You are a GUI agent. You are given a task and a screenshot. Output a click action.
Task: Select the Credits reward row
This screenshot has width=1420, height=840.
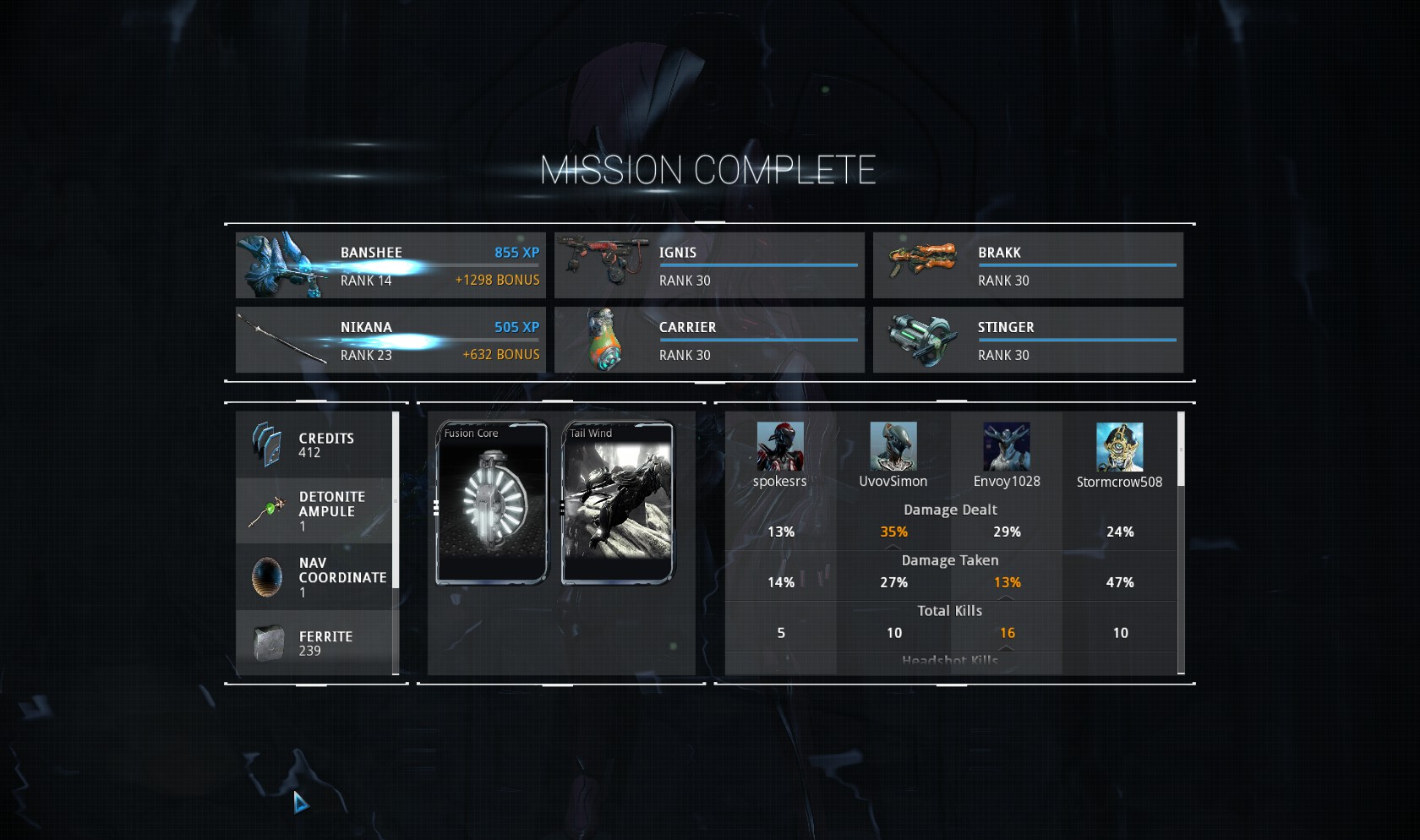coord(314,445)
